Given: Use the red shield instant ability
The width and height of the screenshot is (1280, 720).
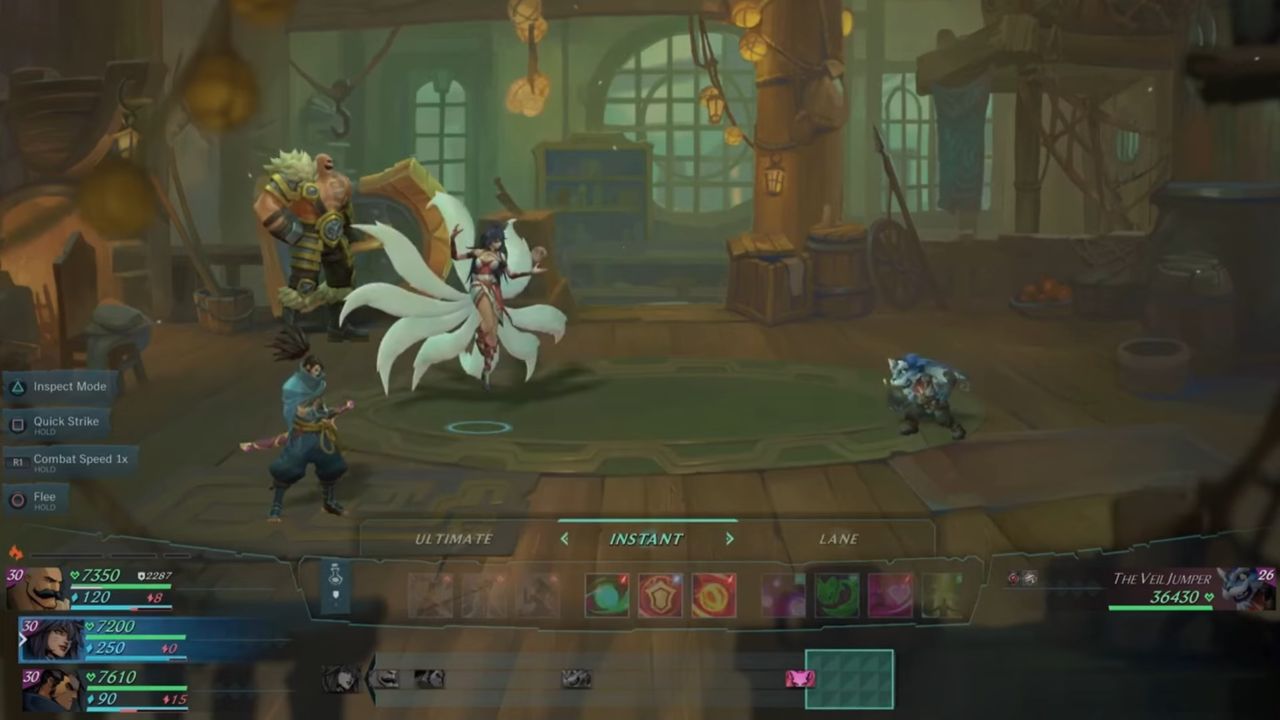Looking at the screenshot, I should (660, 595).
